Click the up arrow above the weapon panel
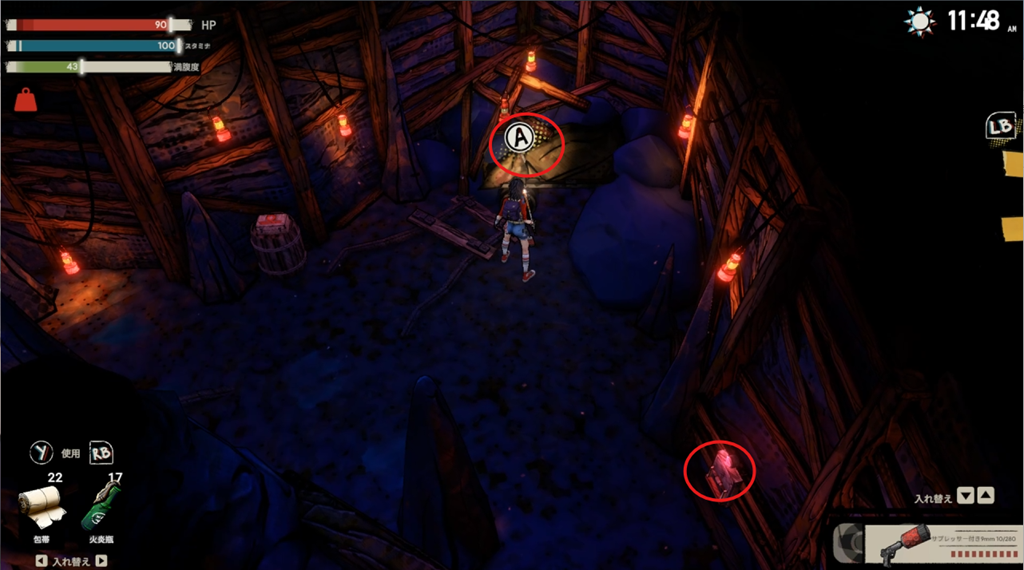Screen dimensions: 1024x570 coord(985,496)
